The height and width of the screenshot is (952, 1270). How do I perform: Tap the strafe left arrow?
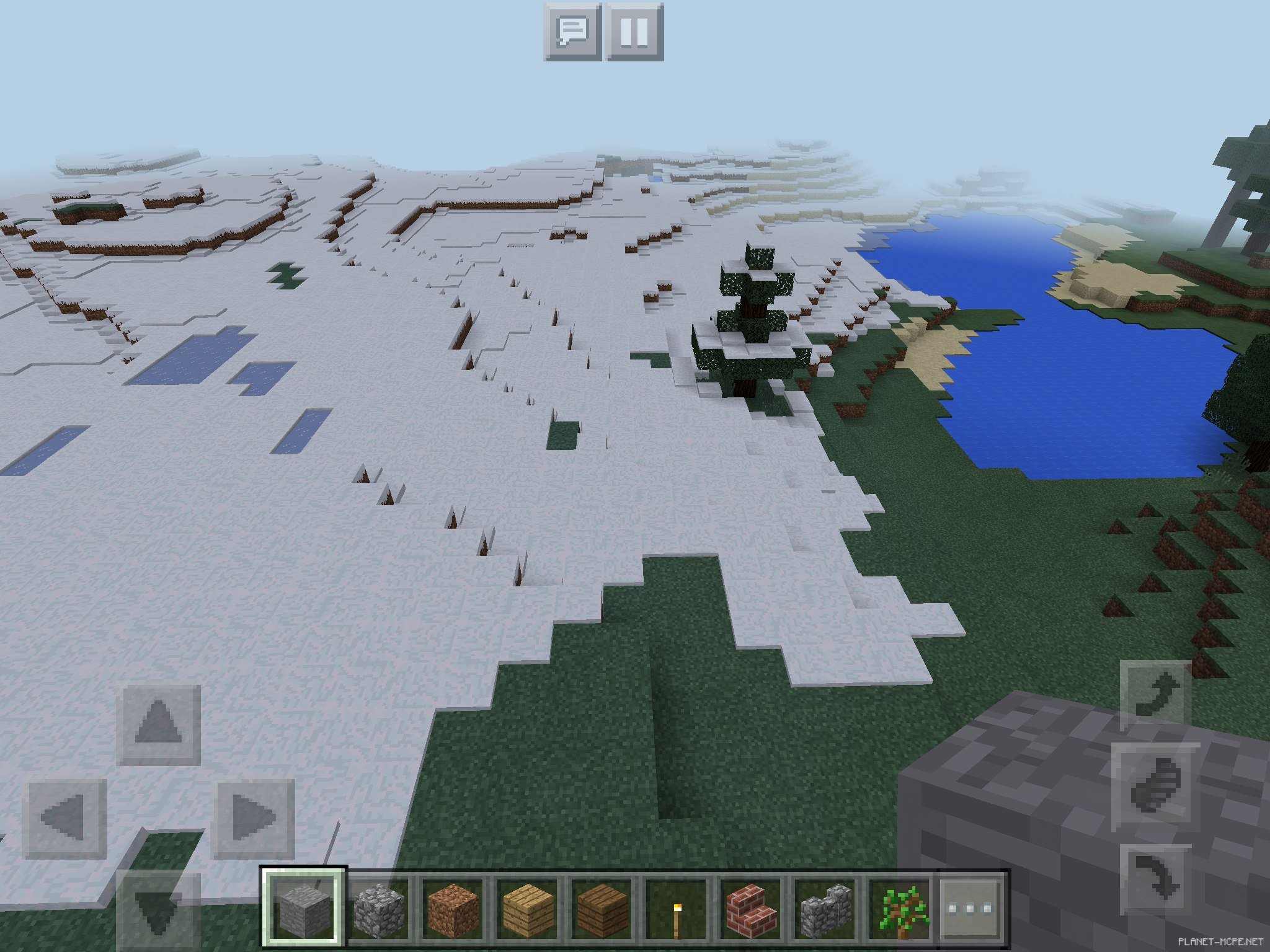pos(64,818)
